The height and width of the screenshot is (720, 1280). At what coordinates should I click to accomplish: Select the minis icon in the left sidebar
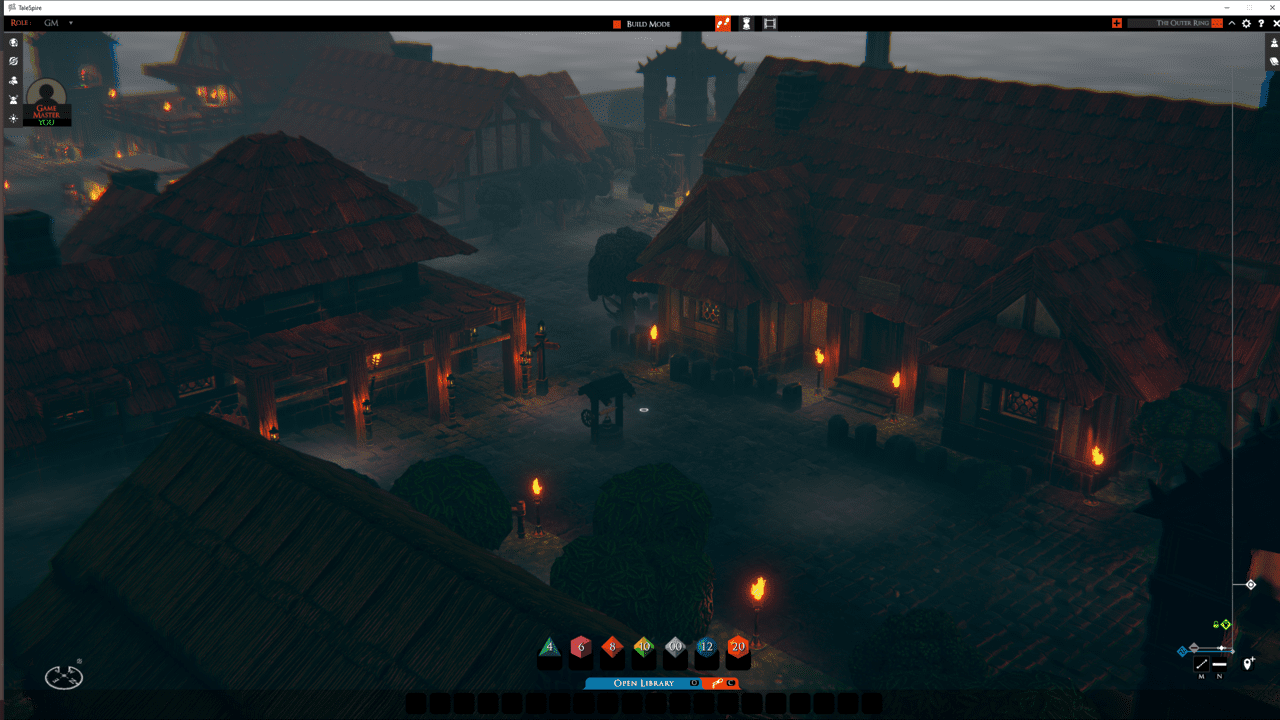point(13,98)
